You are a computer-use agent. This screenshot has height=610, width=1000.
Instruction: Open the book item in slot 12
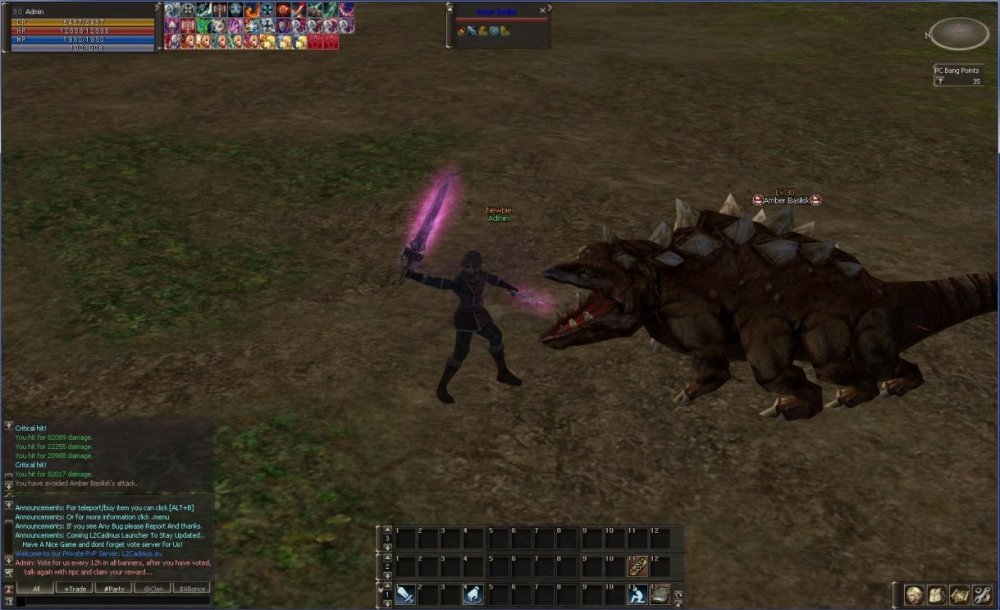click(x=660, y=595)
